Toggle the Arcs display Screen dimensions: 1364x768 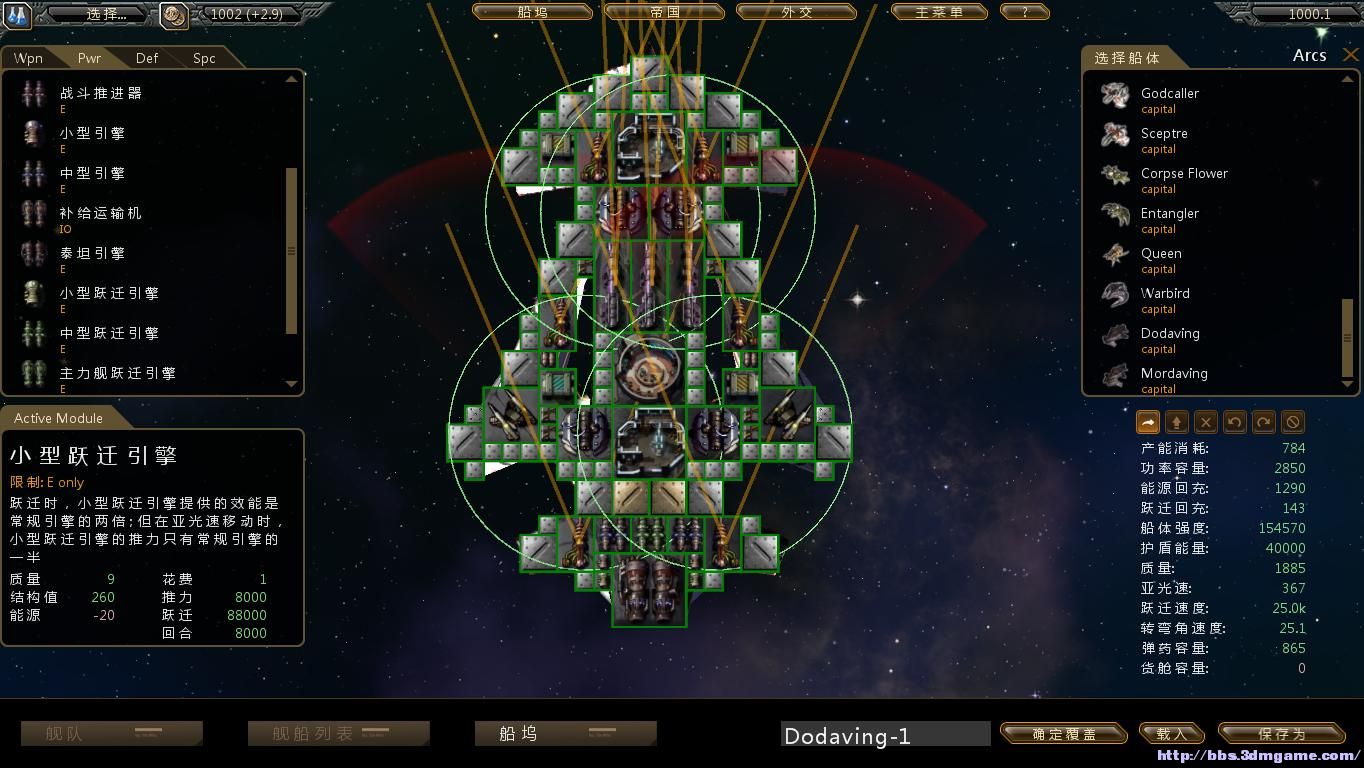coord(1309,56)
